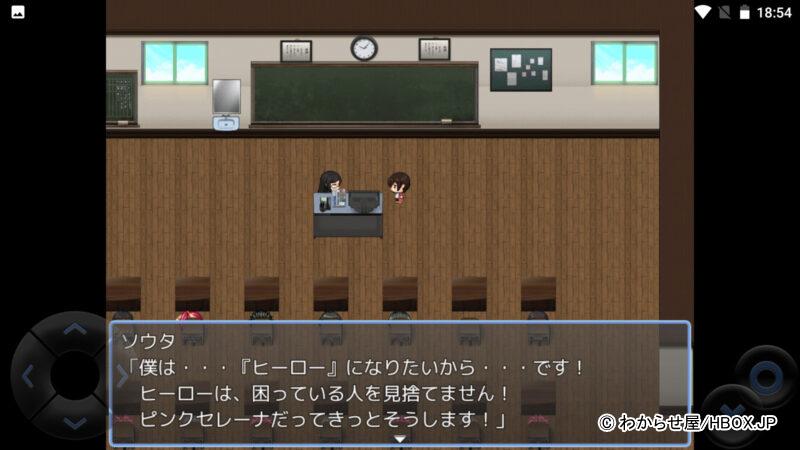This screenshot has height=450, width=800.
Task: Open the image notification in status bar
Action: click(x=17, y=12)
